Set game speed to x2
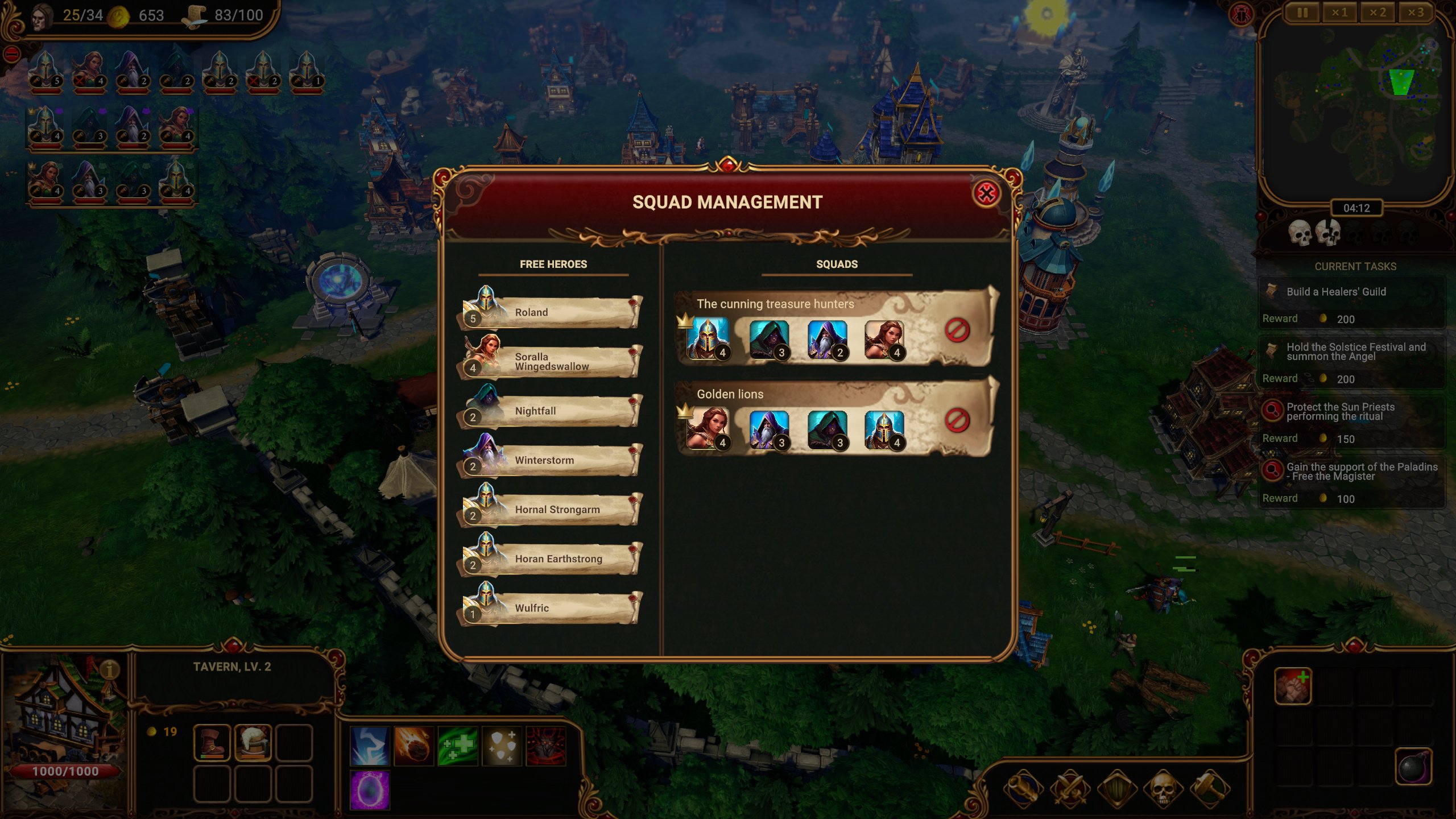 [1378, 13]
